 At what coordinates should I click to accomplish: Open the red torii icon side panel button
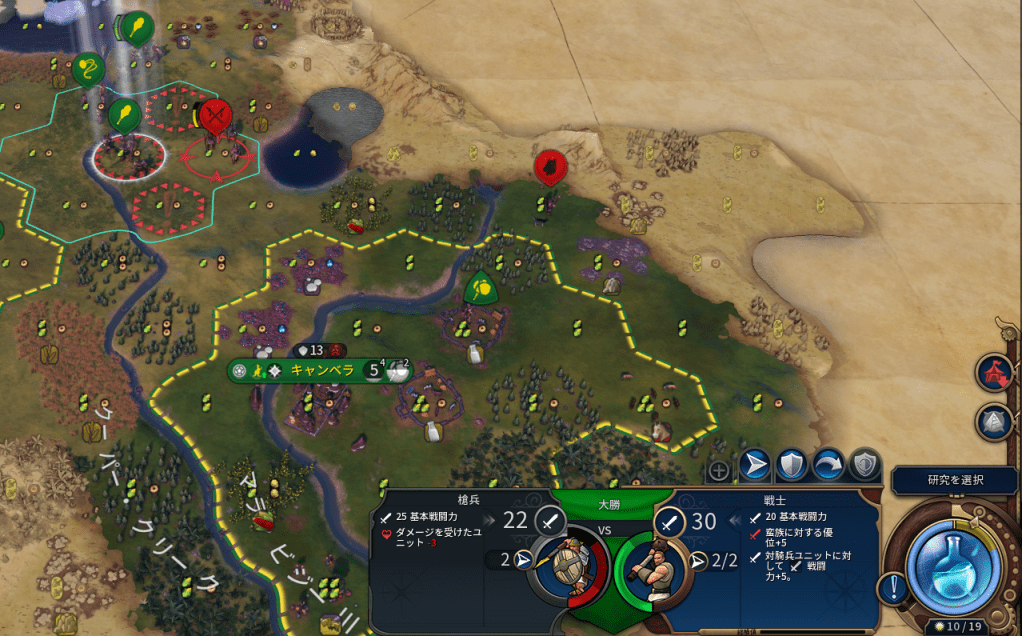(994, 371)
